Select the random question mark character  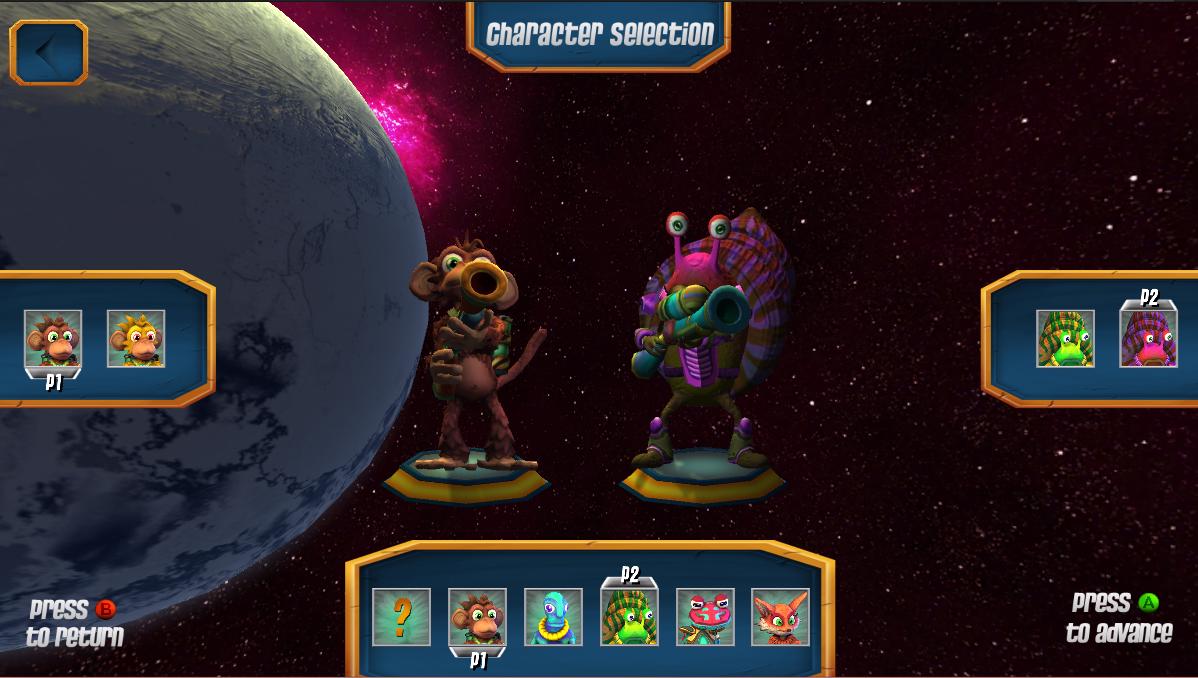401,617
